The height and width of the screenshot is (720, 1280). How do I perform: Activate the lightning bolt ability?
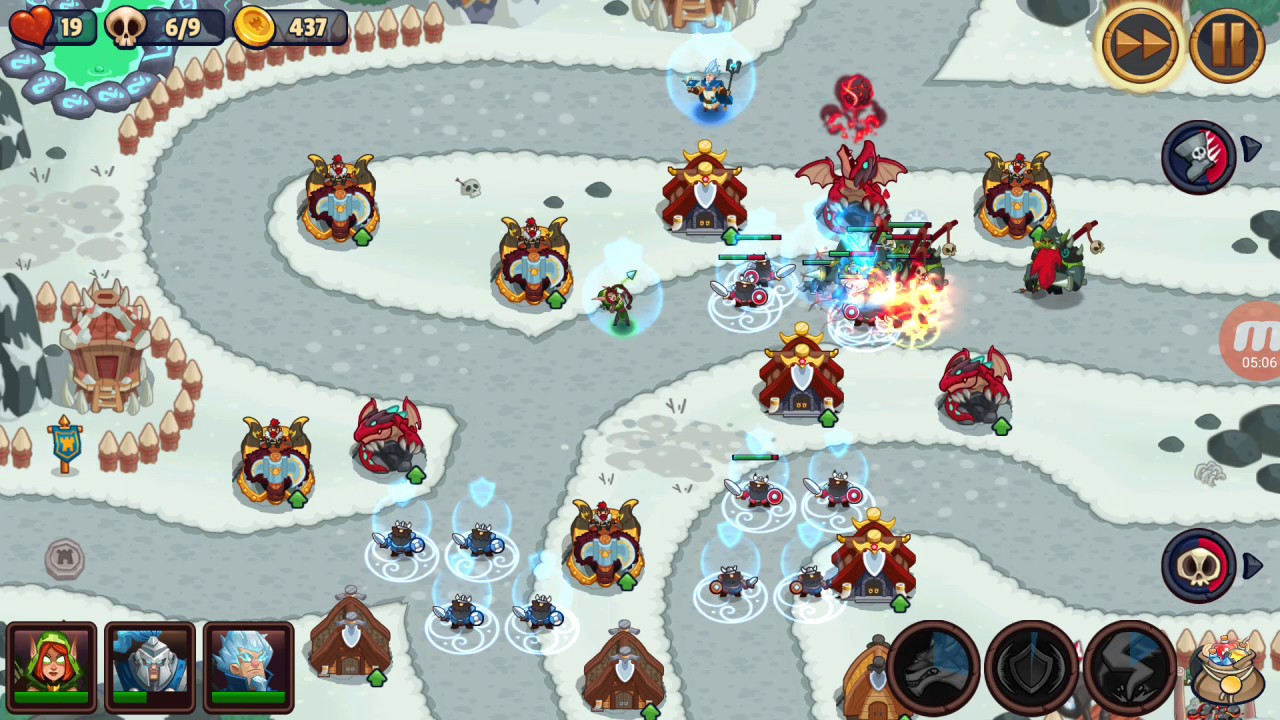pyautogui.click(x=1129, y=666)
